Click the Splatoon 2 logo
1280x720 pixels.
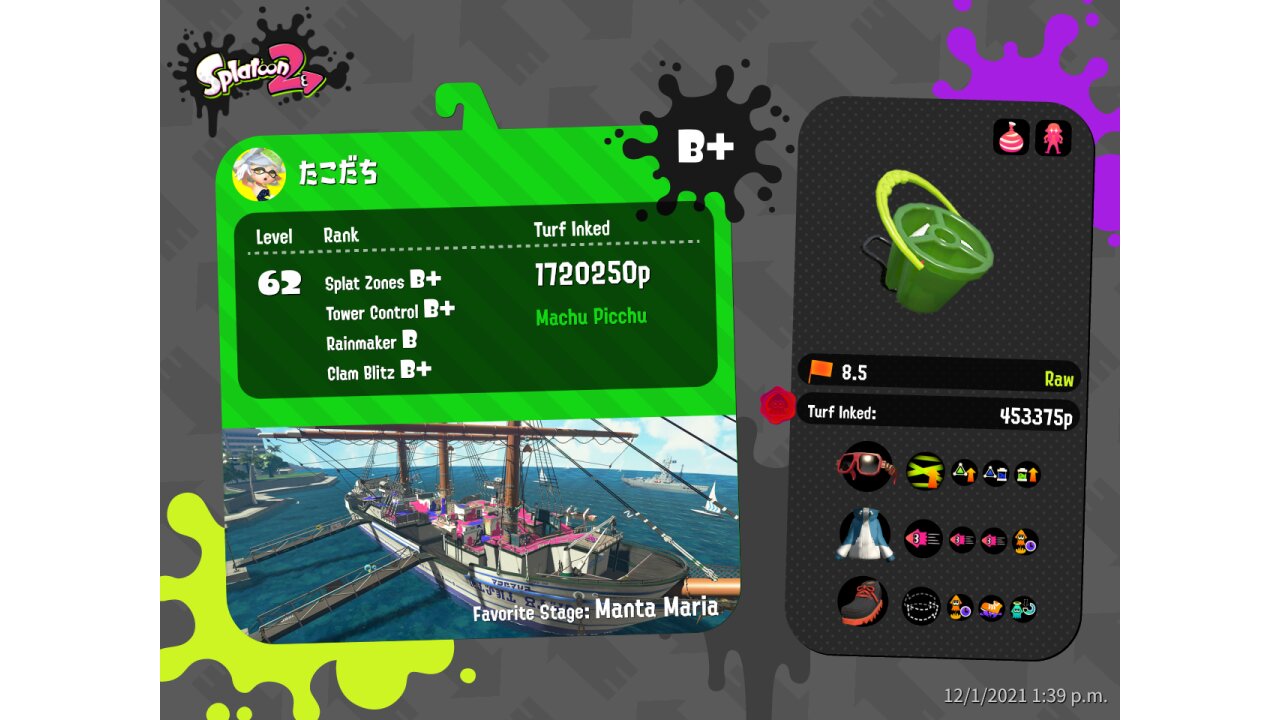(x=260, y=72)
